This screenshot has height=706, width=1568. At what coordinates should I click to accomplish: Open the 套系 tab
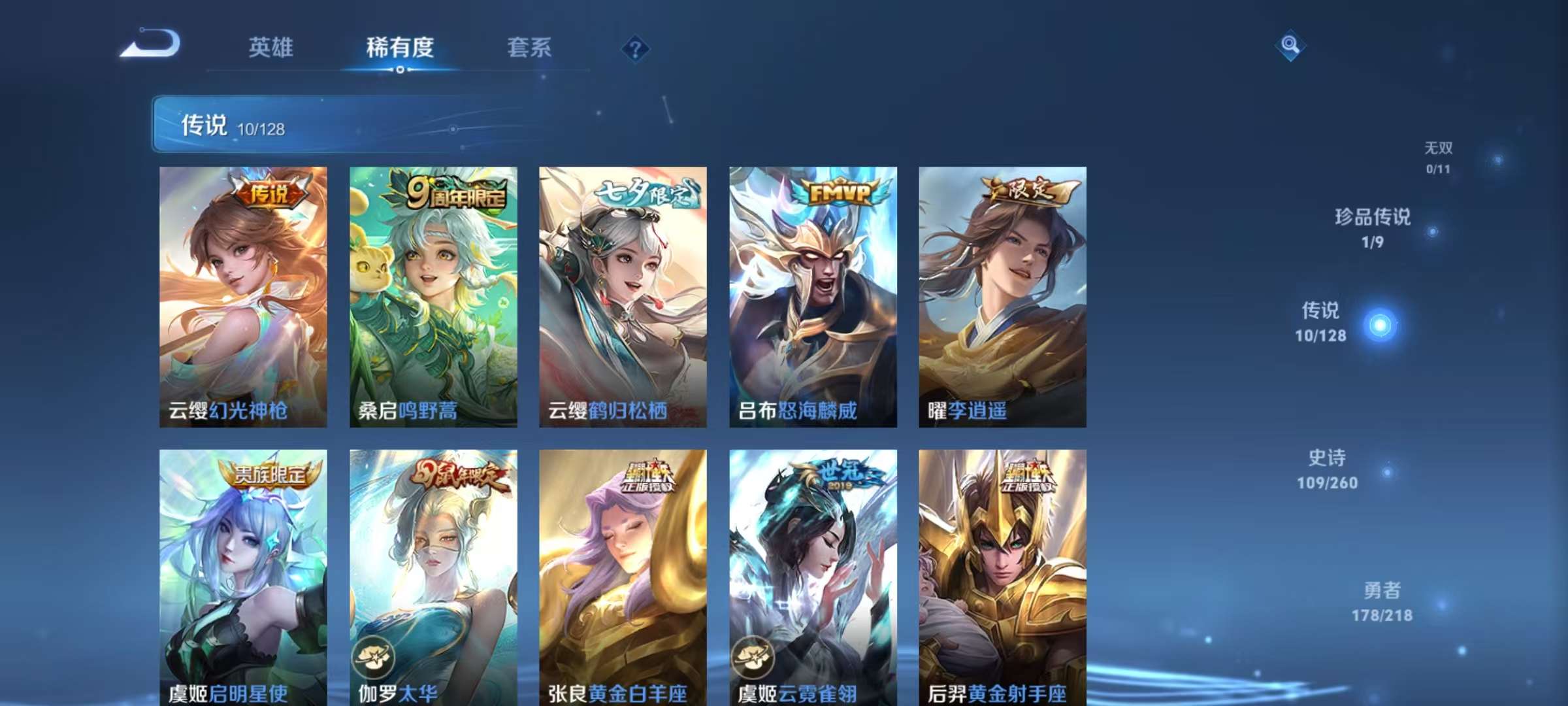pos(529,47)
